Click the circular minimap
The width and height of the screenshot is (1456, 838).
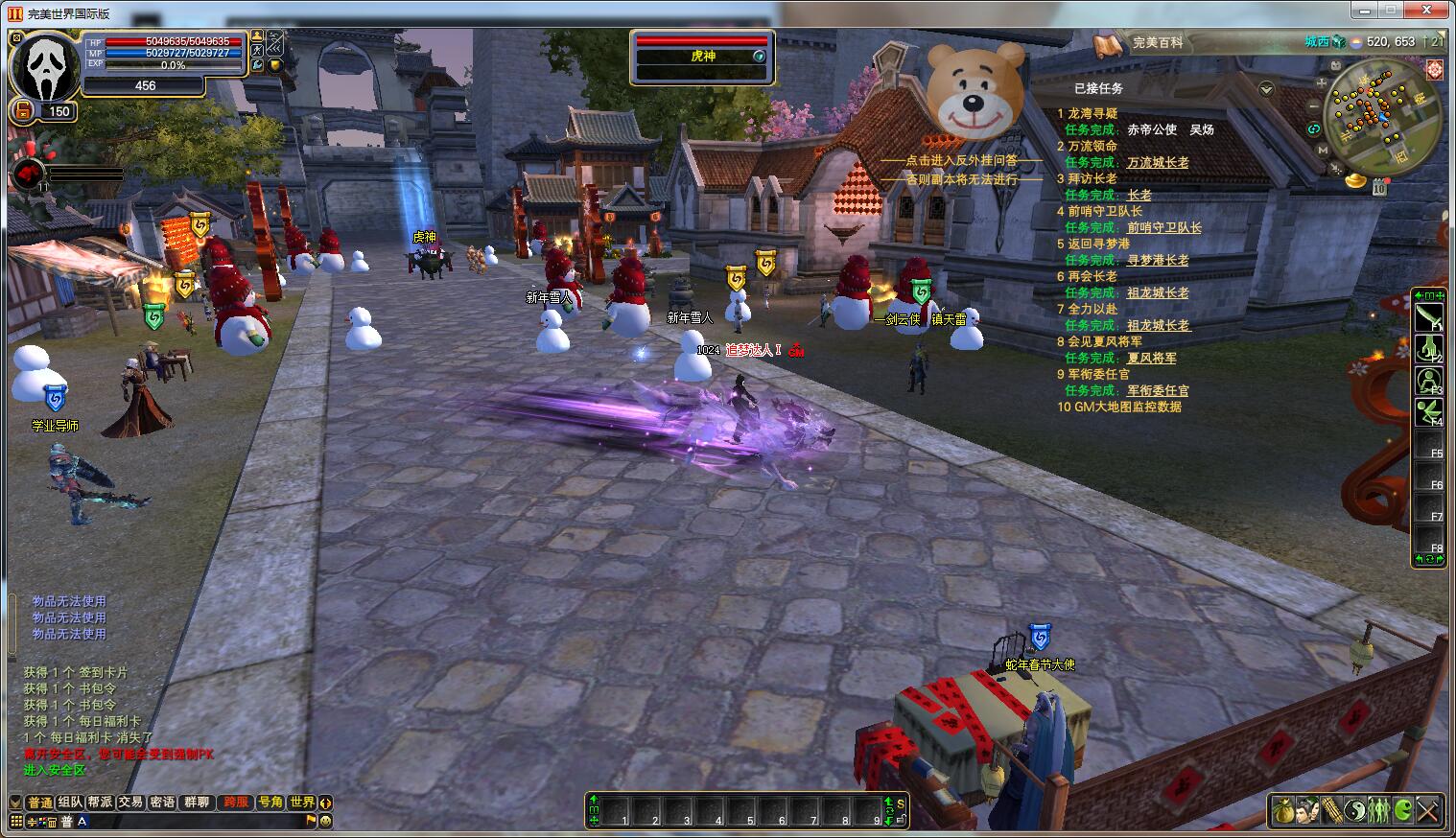pyautogui.click(x=1381, y=114)
